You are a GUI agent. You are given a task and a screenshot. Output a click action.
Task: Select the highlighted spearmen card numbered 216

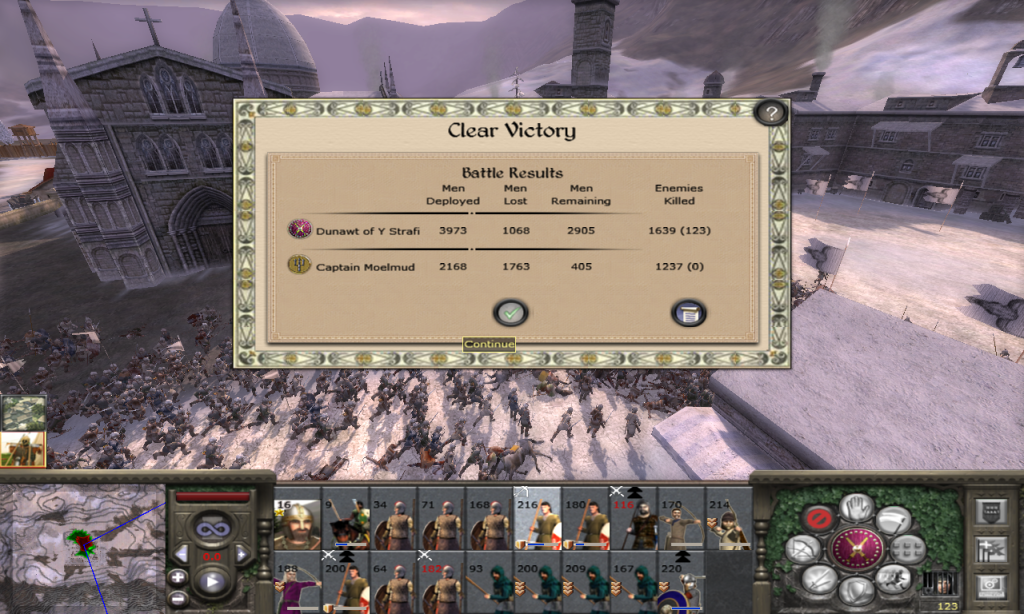[x=538, y=523]
